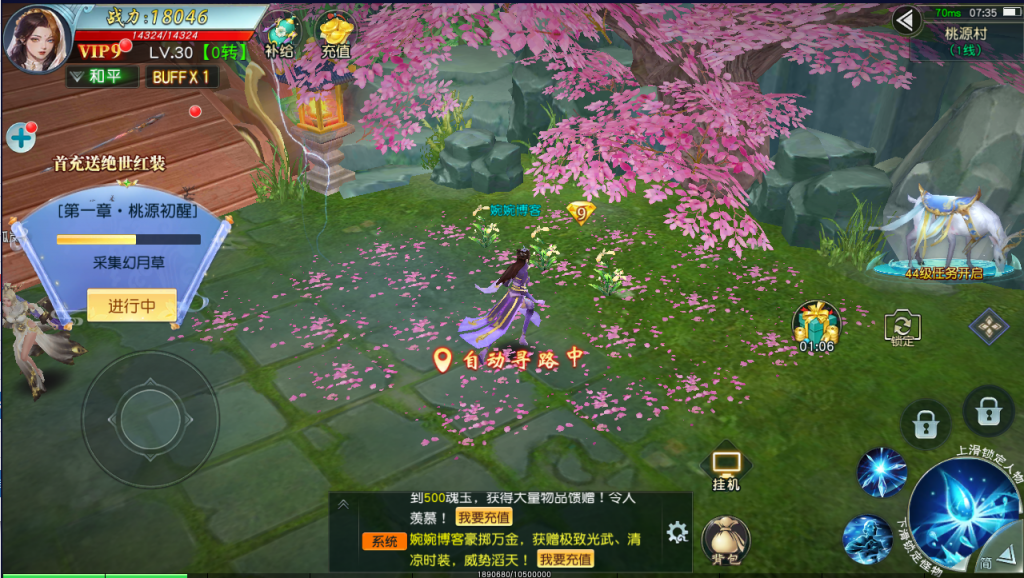1024x578 pixels.
Task: Open the 背包 bag
Action: pos(726,540)
